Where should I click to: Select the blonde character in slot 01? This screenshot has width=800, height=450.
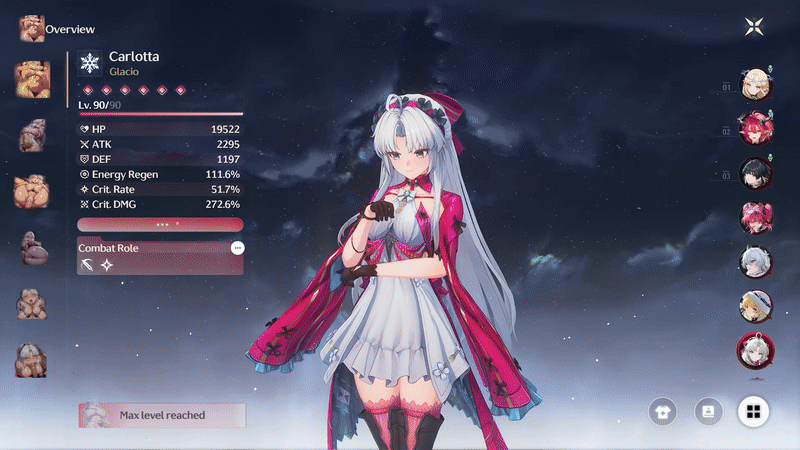[755, 85]
